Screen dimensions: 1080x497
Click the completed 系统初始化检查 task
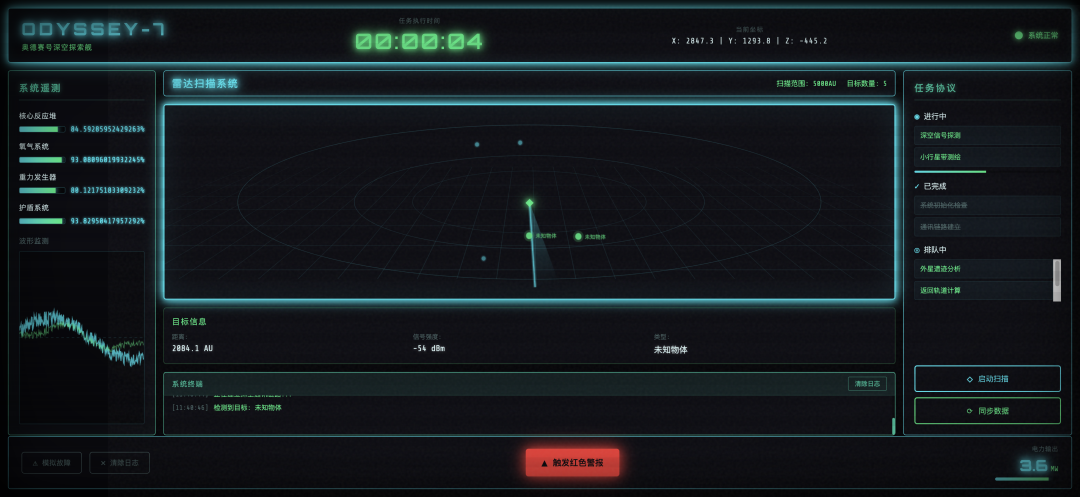pyautogui.click(x=987, y=205)
